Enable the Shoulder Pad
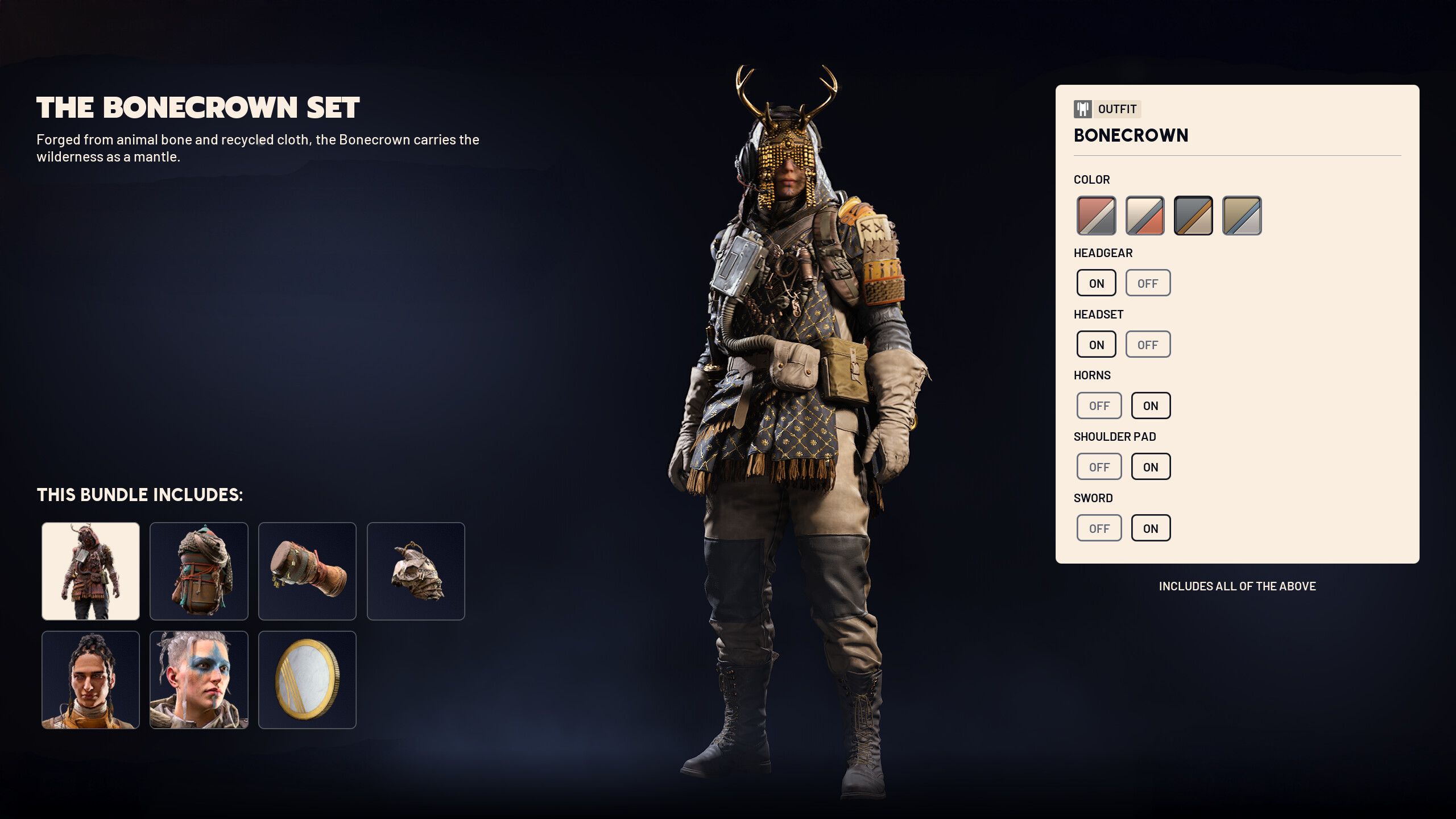 (x=1151, y=467)
